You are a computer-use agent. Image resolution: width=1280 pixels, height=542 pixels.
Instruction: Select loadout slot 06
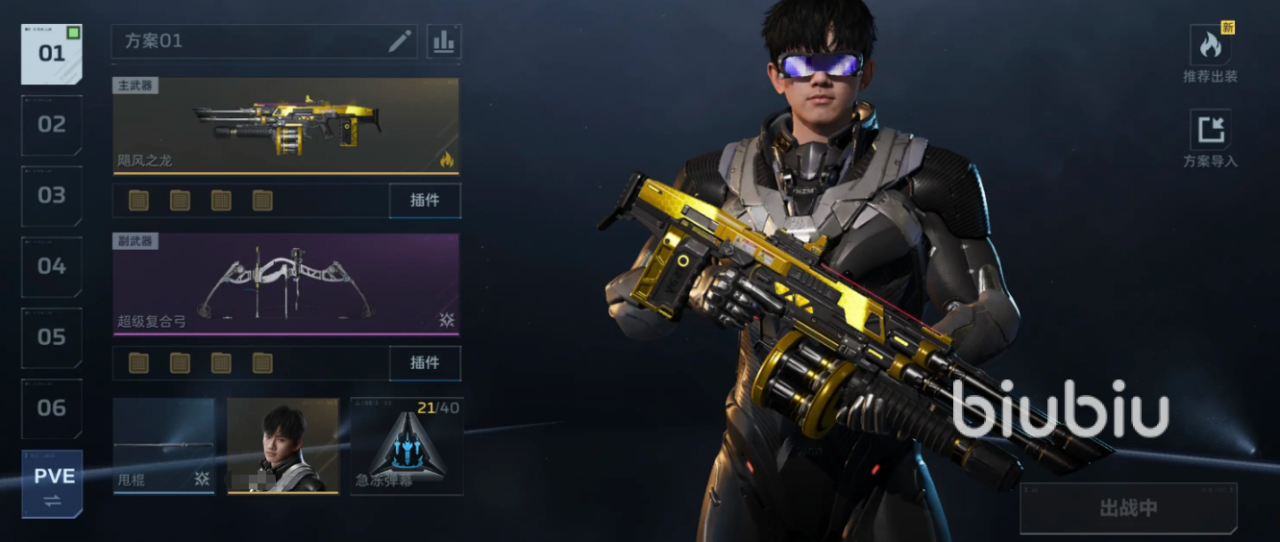(x=52, y=408)
